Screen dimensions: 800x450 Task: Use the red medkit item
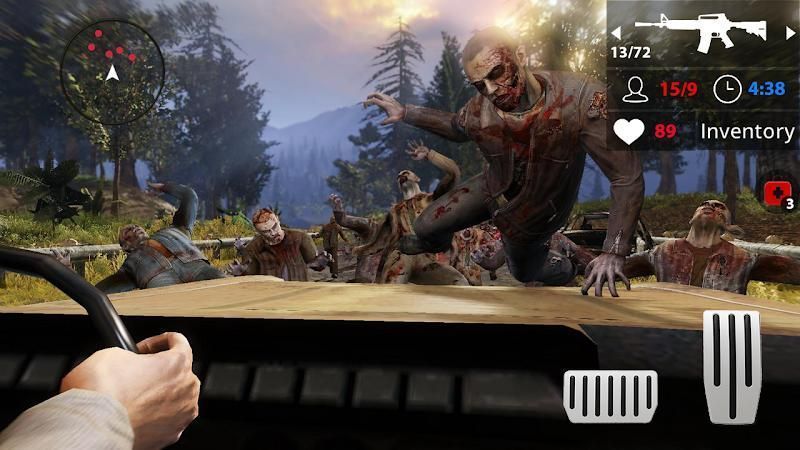pyautogui.click(x=777, y=194)
